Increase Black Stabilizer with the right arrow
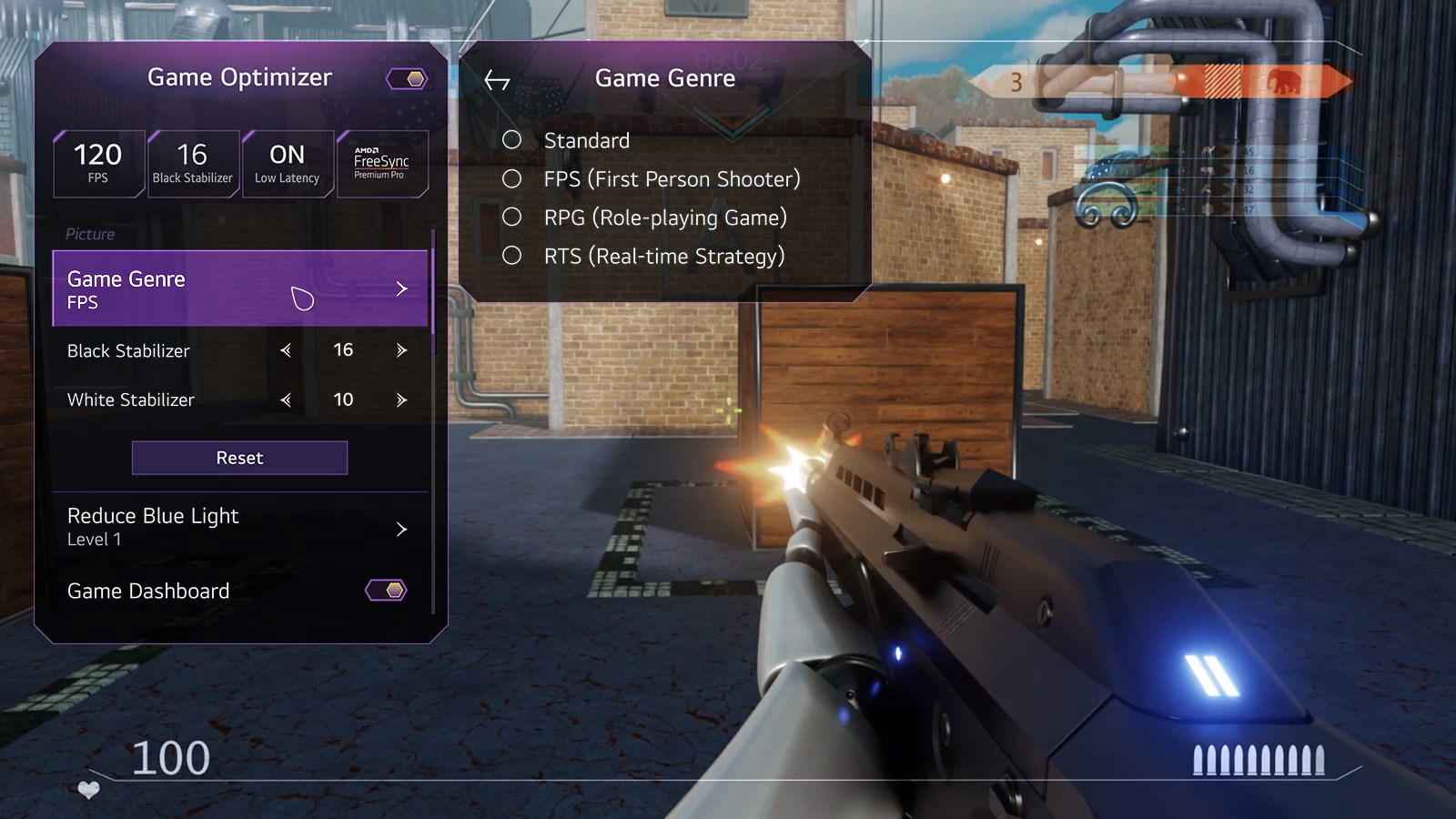This screenshot has height=819, width=1456. 400,350
